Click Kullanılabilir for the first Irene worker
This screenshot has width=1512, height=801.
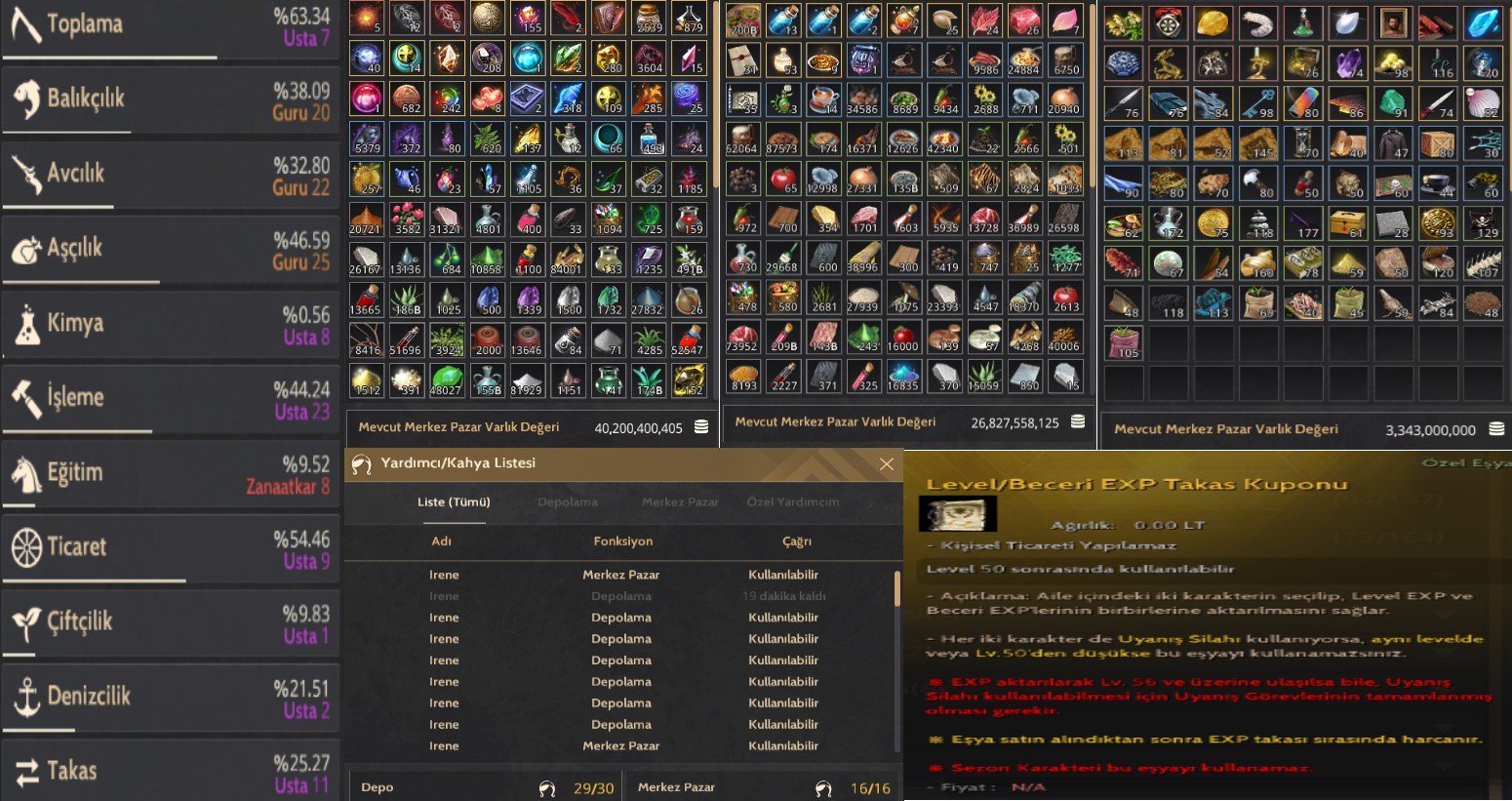pyautogui.click(x=783, y=574)
